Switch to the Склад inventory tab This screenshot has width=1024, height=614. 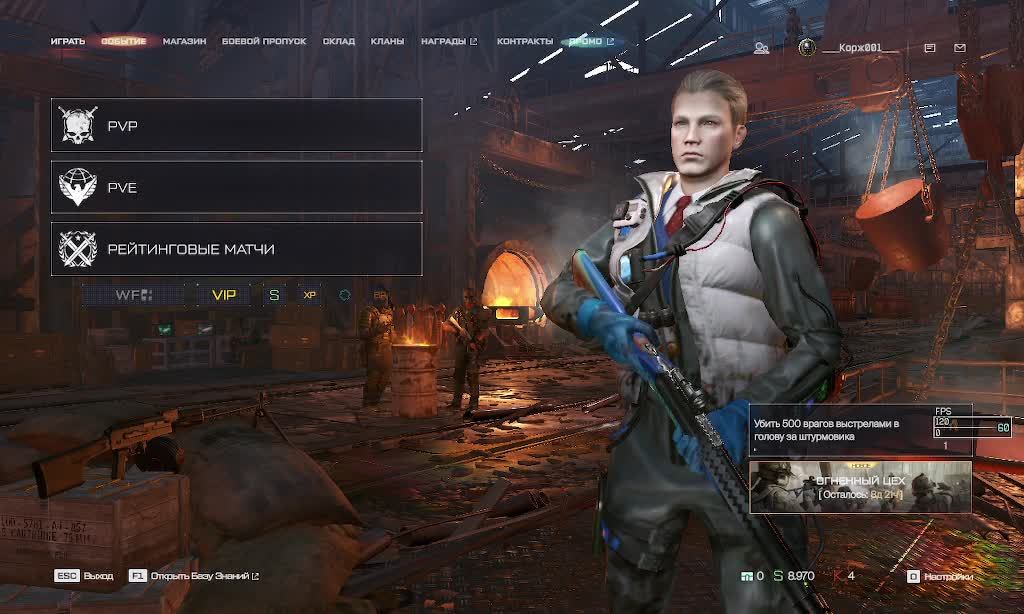(x=339, y=41)
